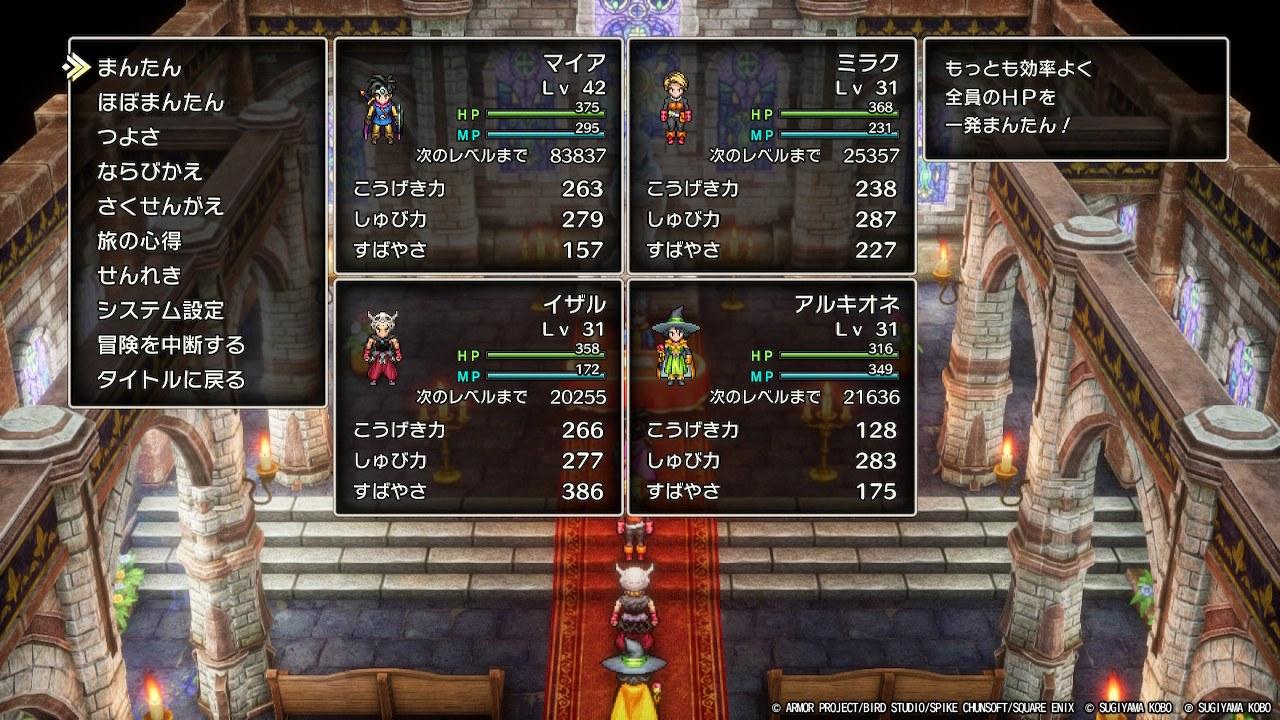Select ならびかえ to reorder the party
Screen dimensions: 1280x720
click(150, 172)
